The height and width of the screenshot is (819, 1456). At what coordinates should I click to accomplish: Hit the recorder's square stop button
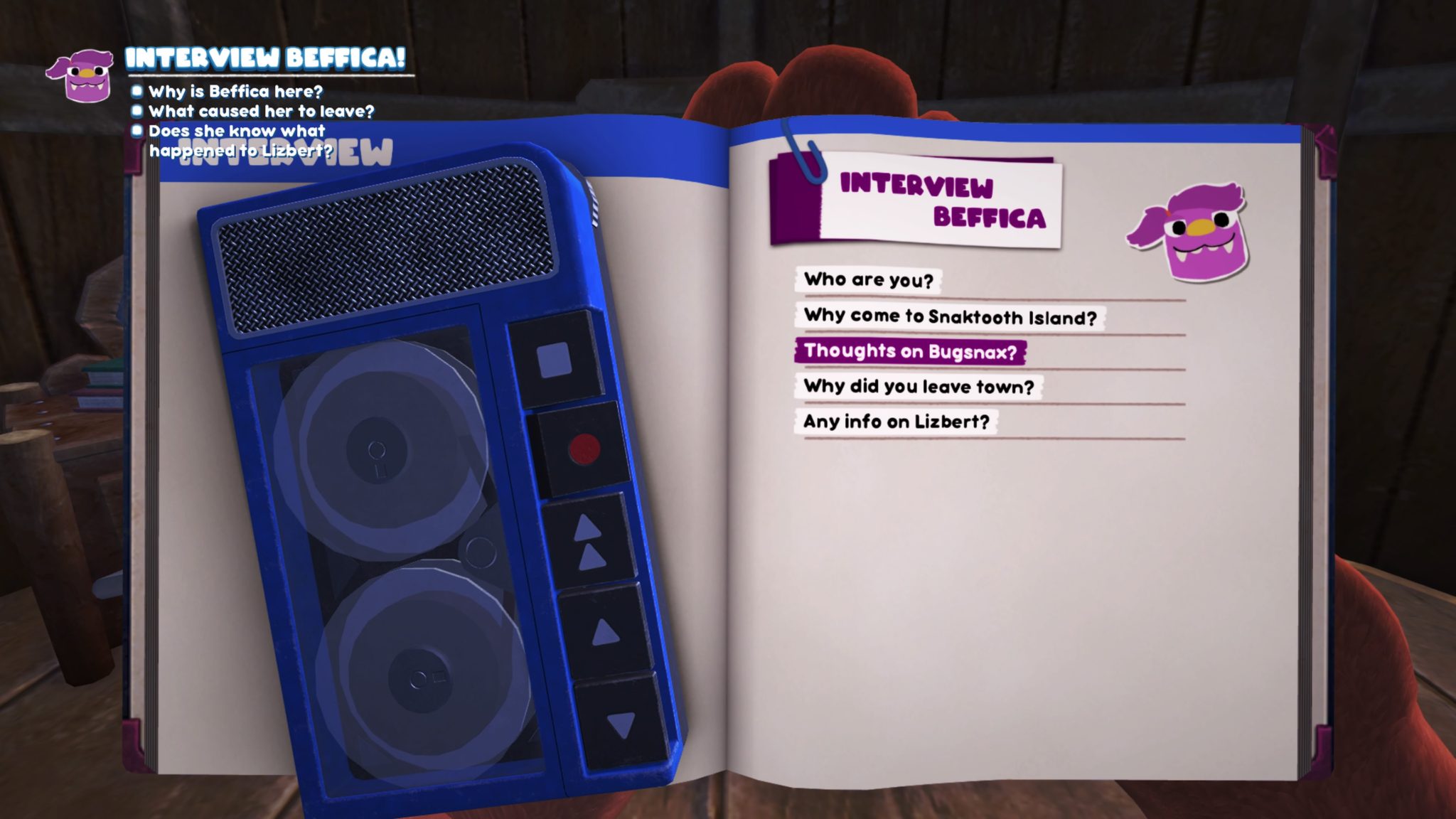tap(555, 360)
